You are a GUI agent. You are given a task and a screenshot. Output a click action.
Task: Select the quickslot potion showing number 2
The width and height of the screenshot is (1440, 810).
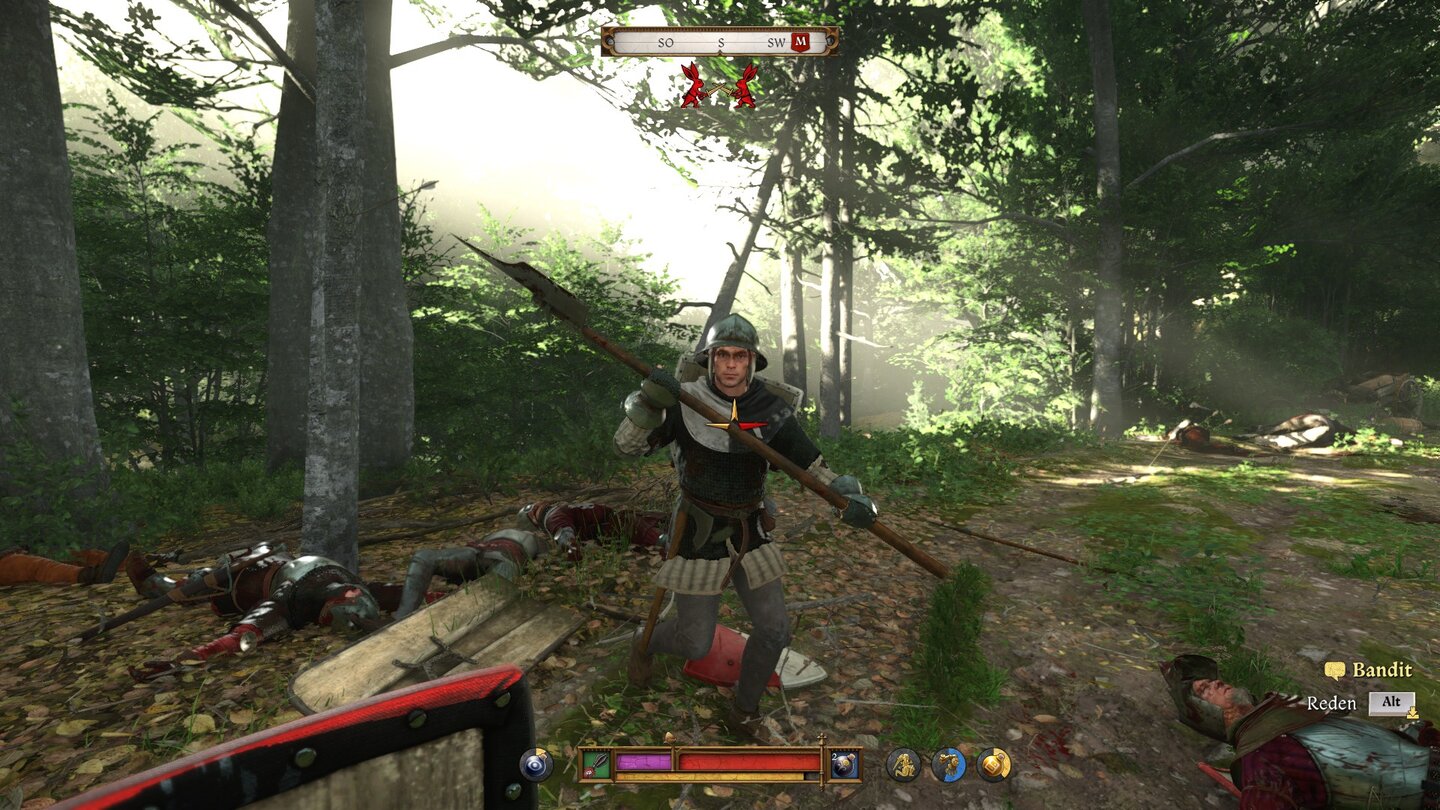844,765
